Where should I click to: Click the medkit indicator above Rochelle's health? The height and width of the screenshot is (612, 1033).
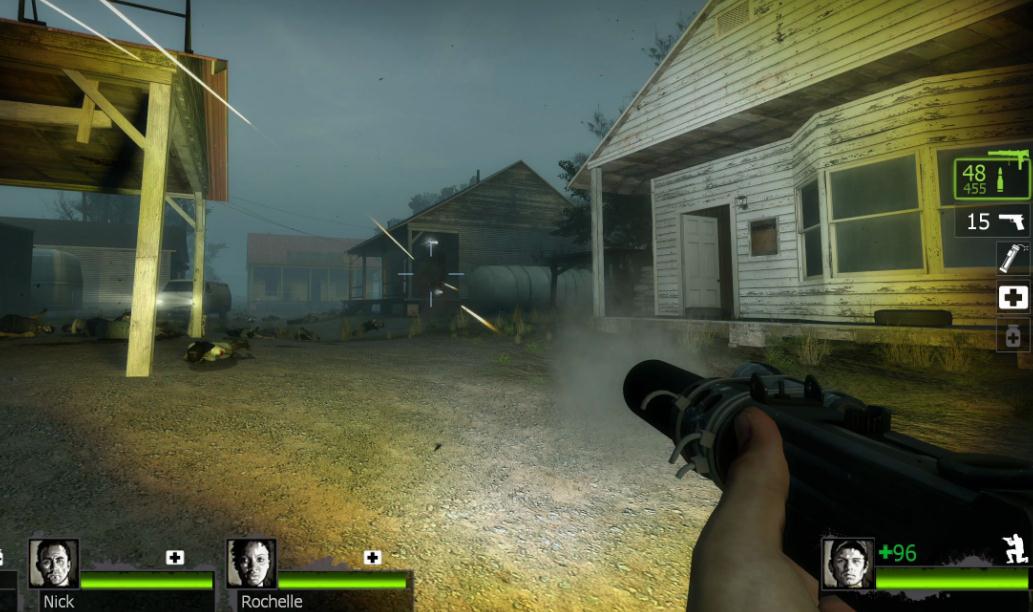[372, 557]
